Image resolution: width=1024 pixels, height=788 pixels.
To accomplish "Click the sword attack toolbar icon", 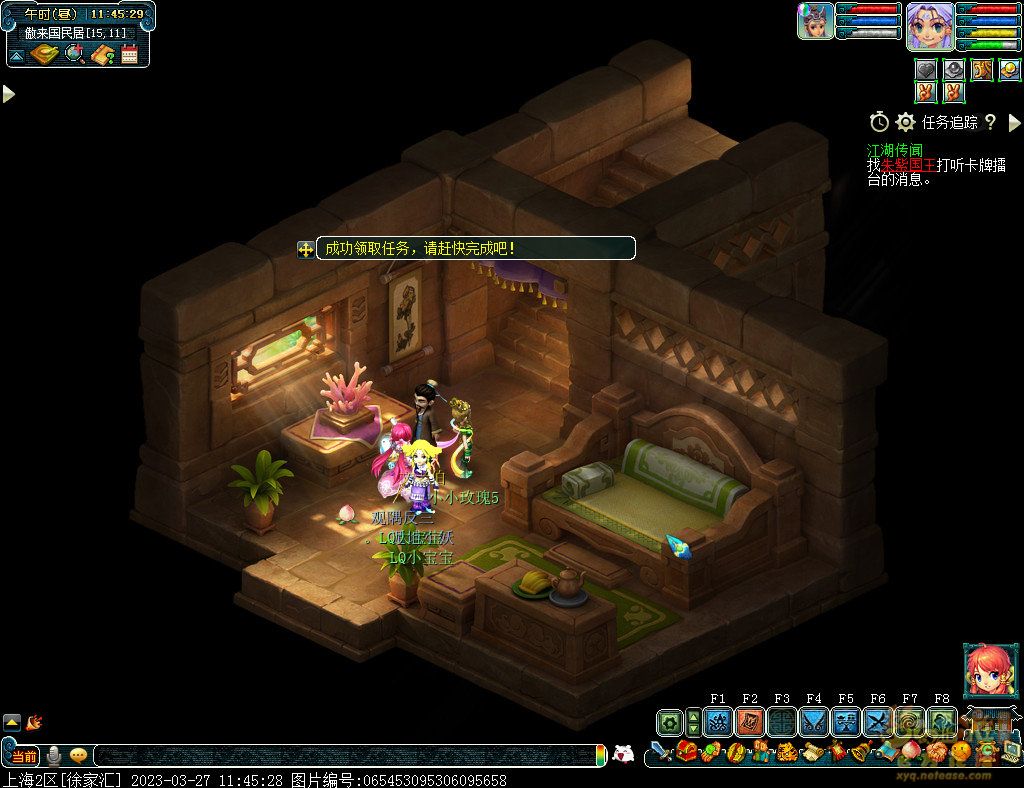I will [x=661, y=751].
